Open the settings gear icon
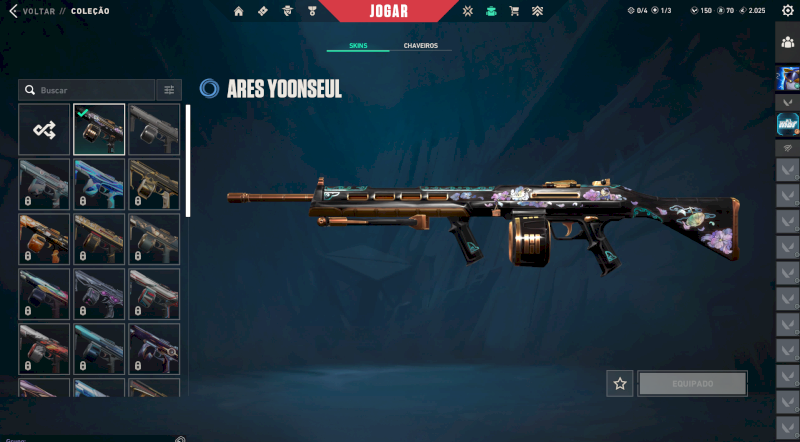The image size is (800, 442). [787, 11]
